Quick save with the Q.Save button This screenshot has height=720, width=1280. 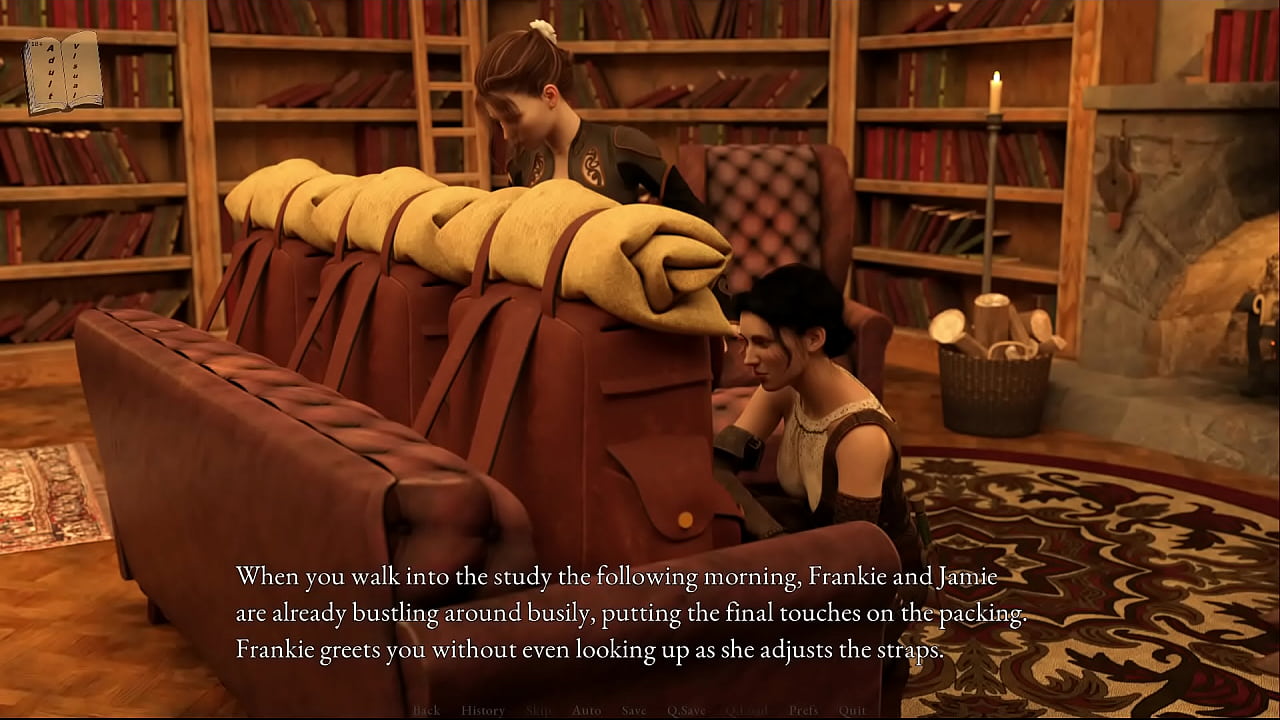[x=686, y=711]
